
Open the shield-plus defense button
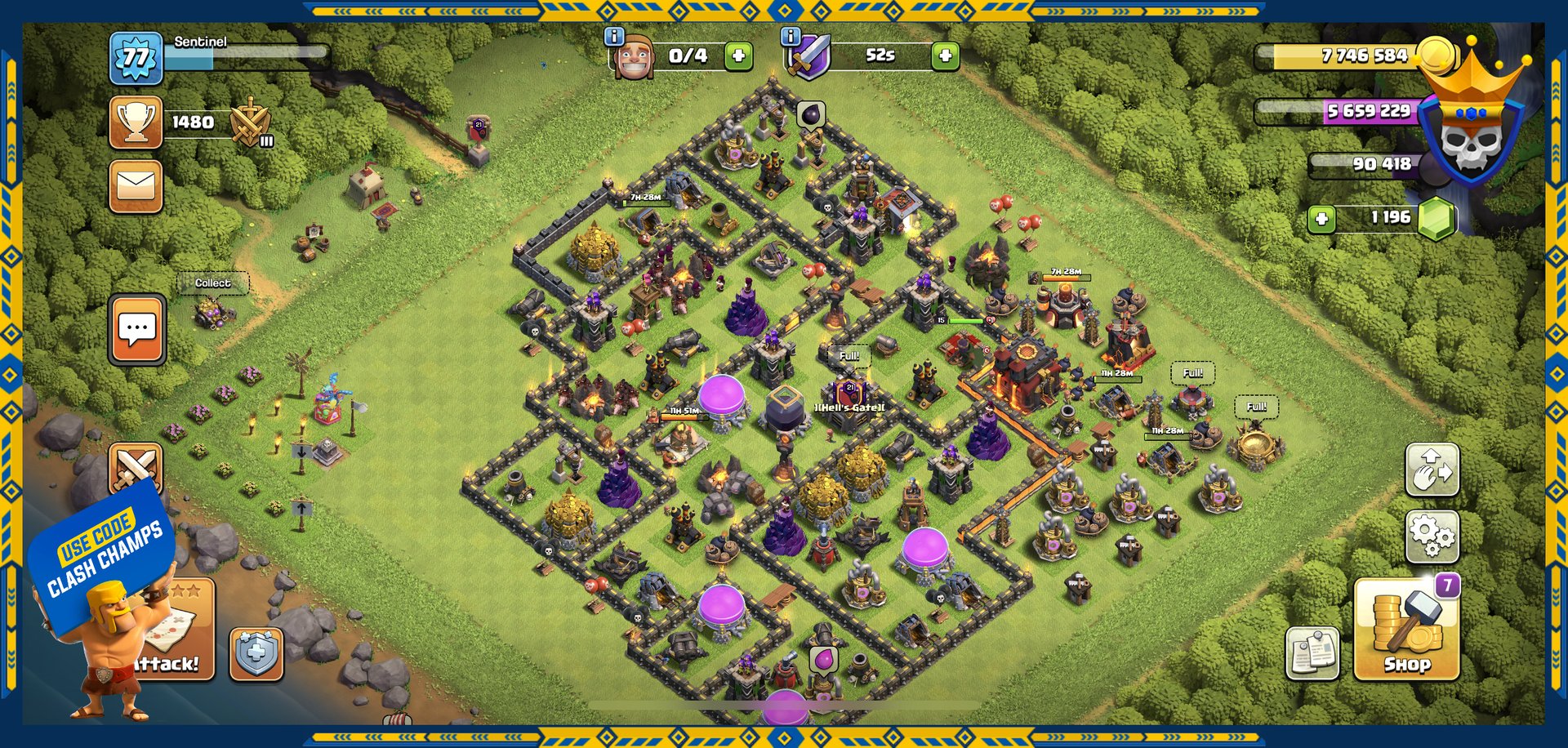click(256, 654)
